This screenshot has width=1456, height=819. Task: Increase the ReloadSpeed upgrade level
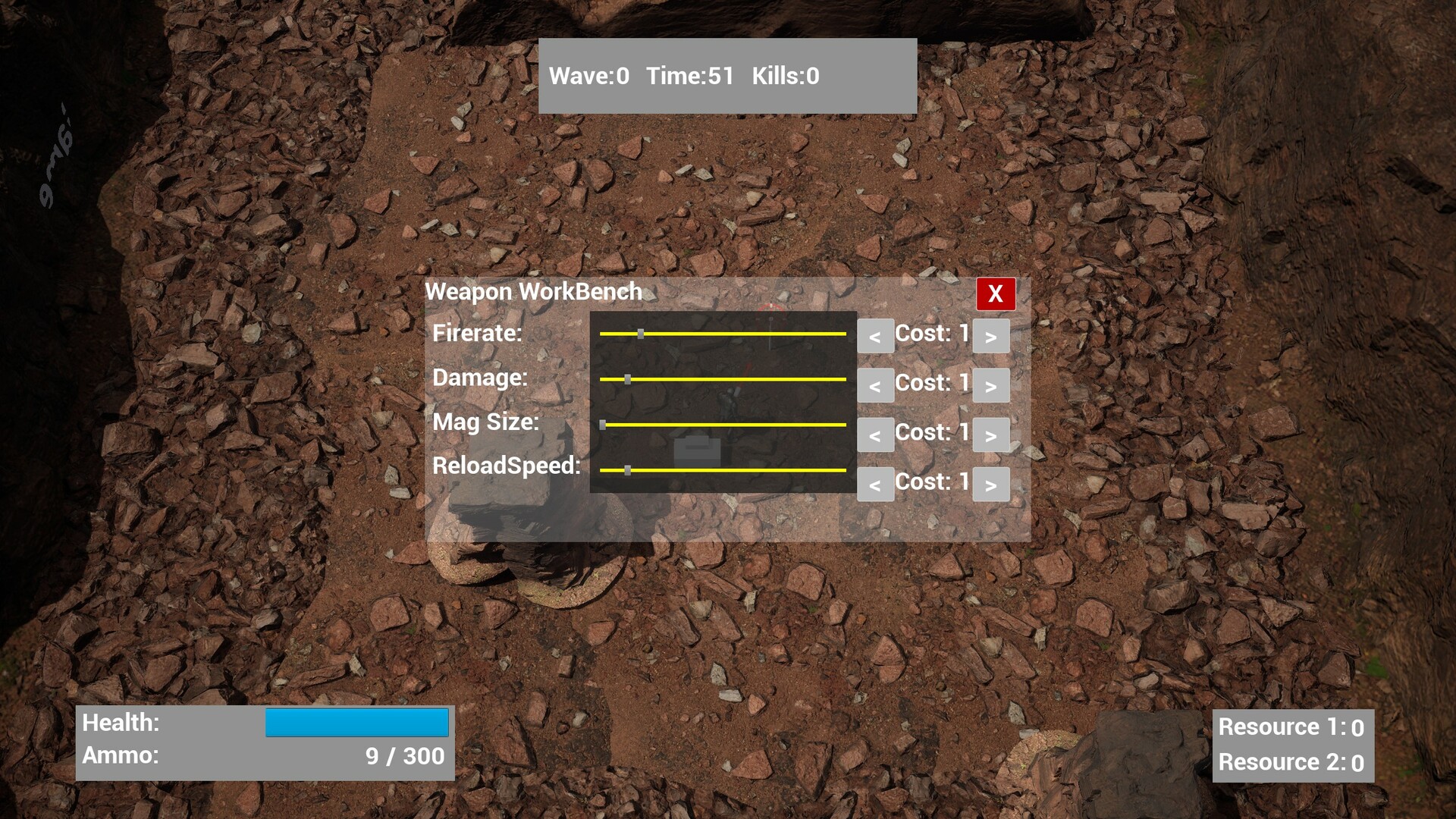point(991,484)
